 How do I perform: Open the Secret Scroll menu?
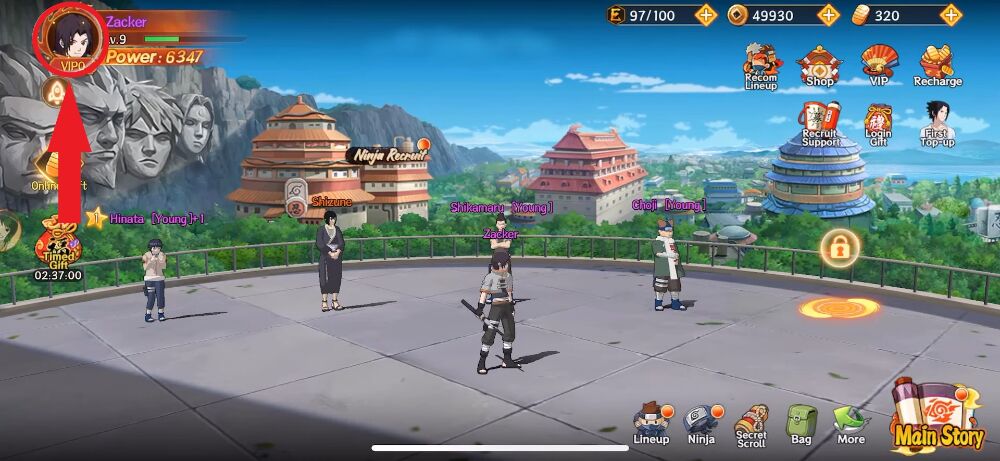coord(751,424)
